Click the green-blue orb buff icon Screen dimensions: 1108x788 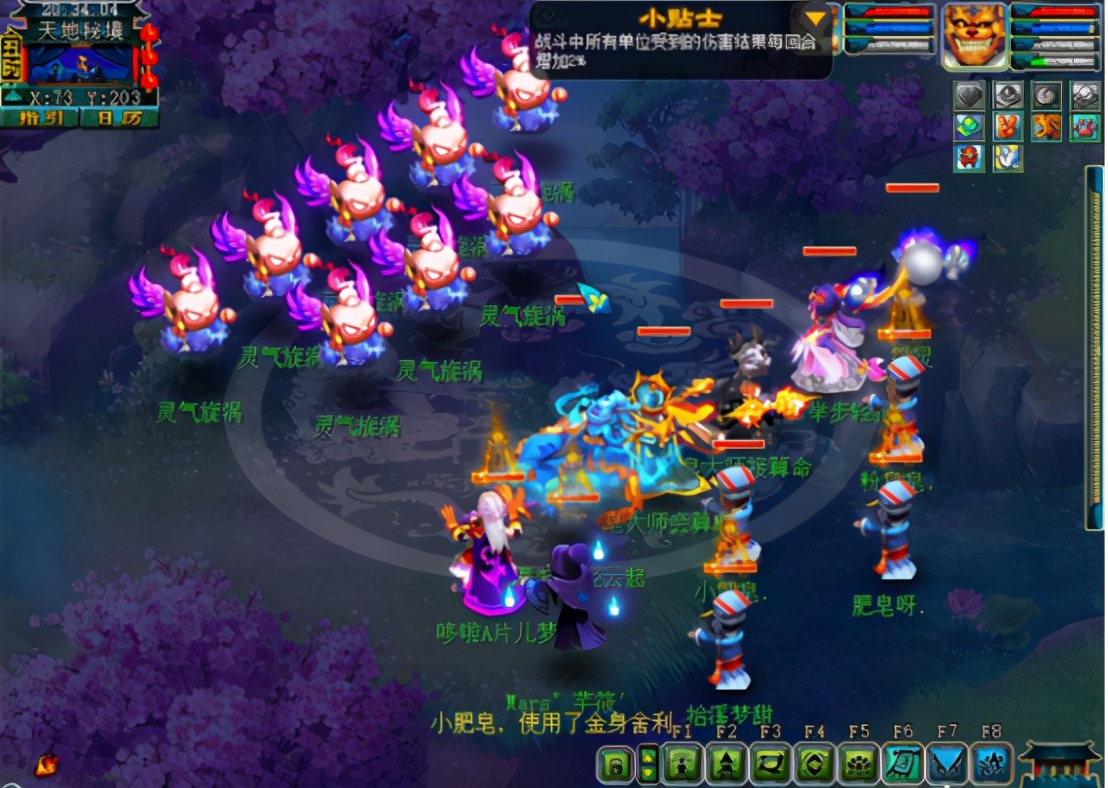click(969, 127)
